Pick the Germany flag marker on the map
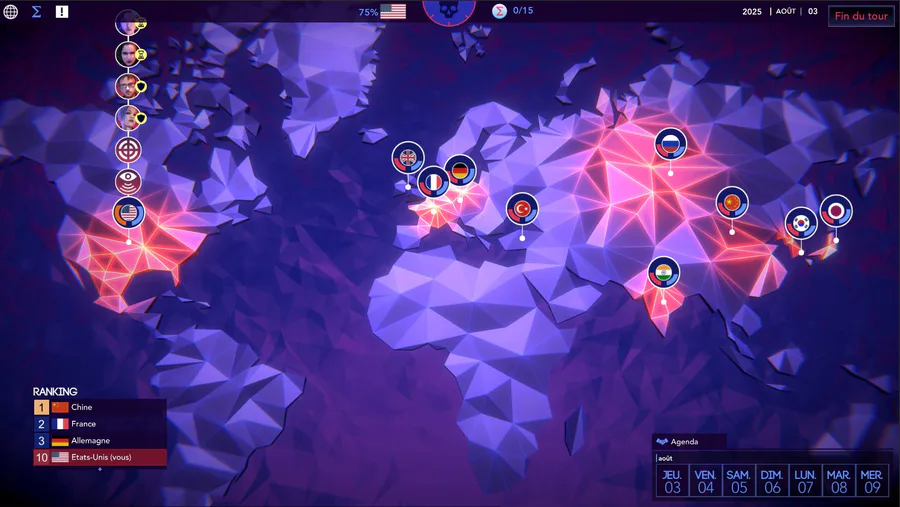 point(460,171)
